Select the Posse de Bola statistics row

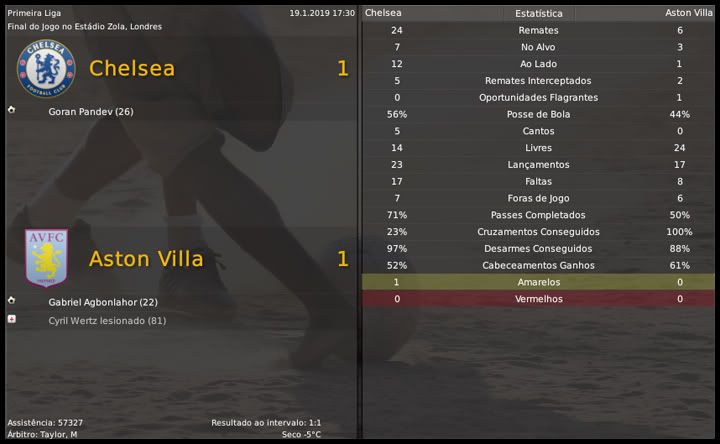(x=538, y=114)
